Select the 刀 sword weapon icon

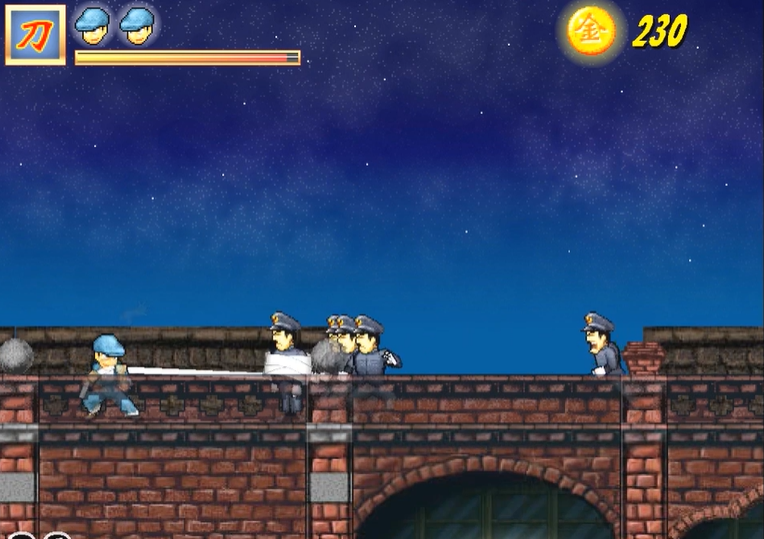35,35
